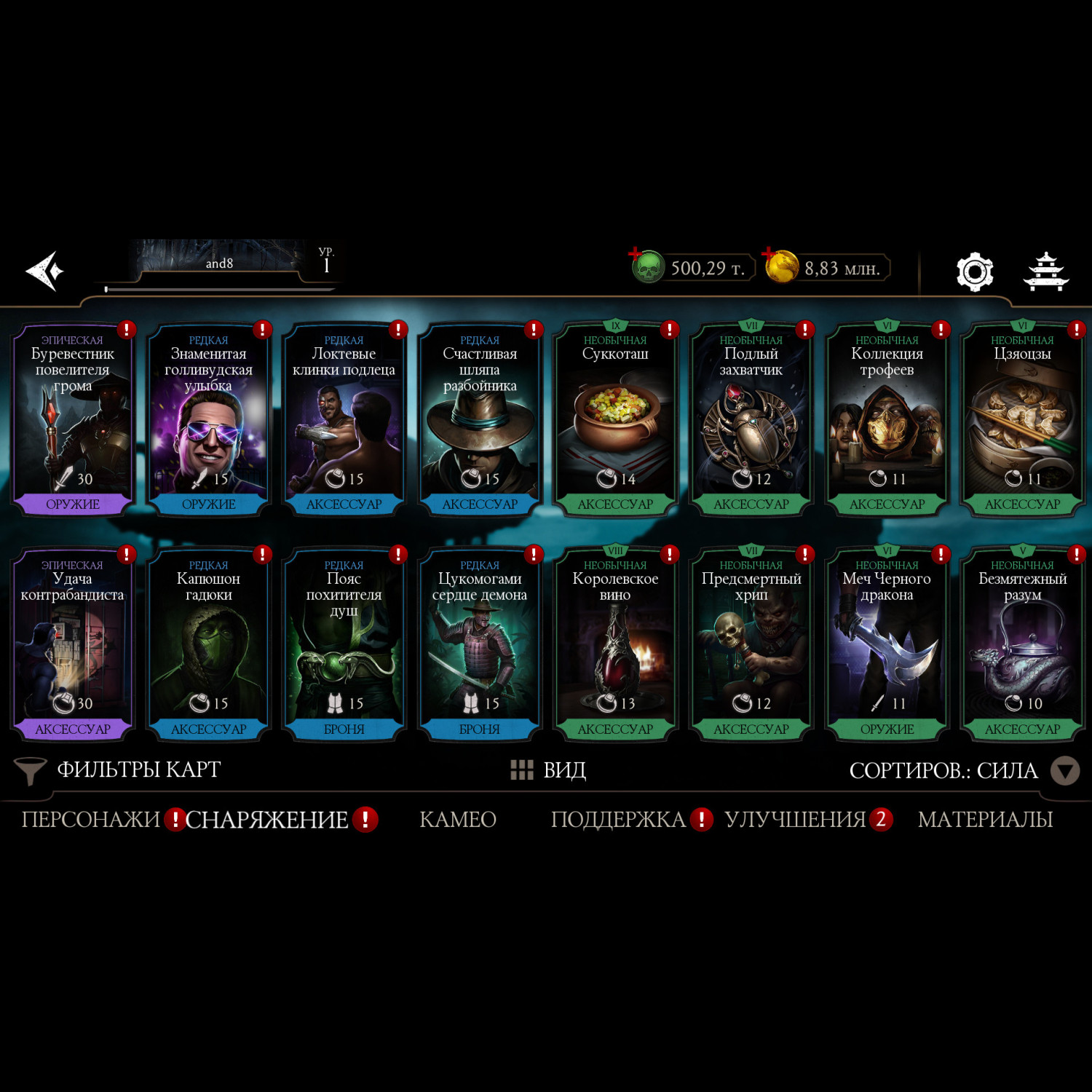Choose the Знаменитая голливудская улыбка card
Viewport: 1092px width, 1092px height.
[x=208, y=420]
